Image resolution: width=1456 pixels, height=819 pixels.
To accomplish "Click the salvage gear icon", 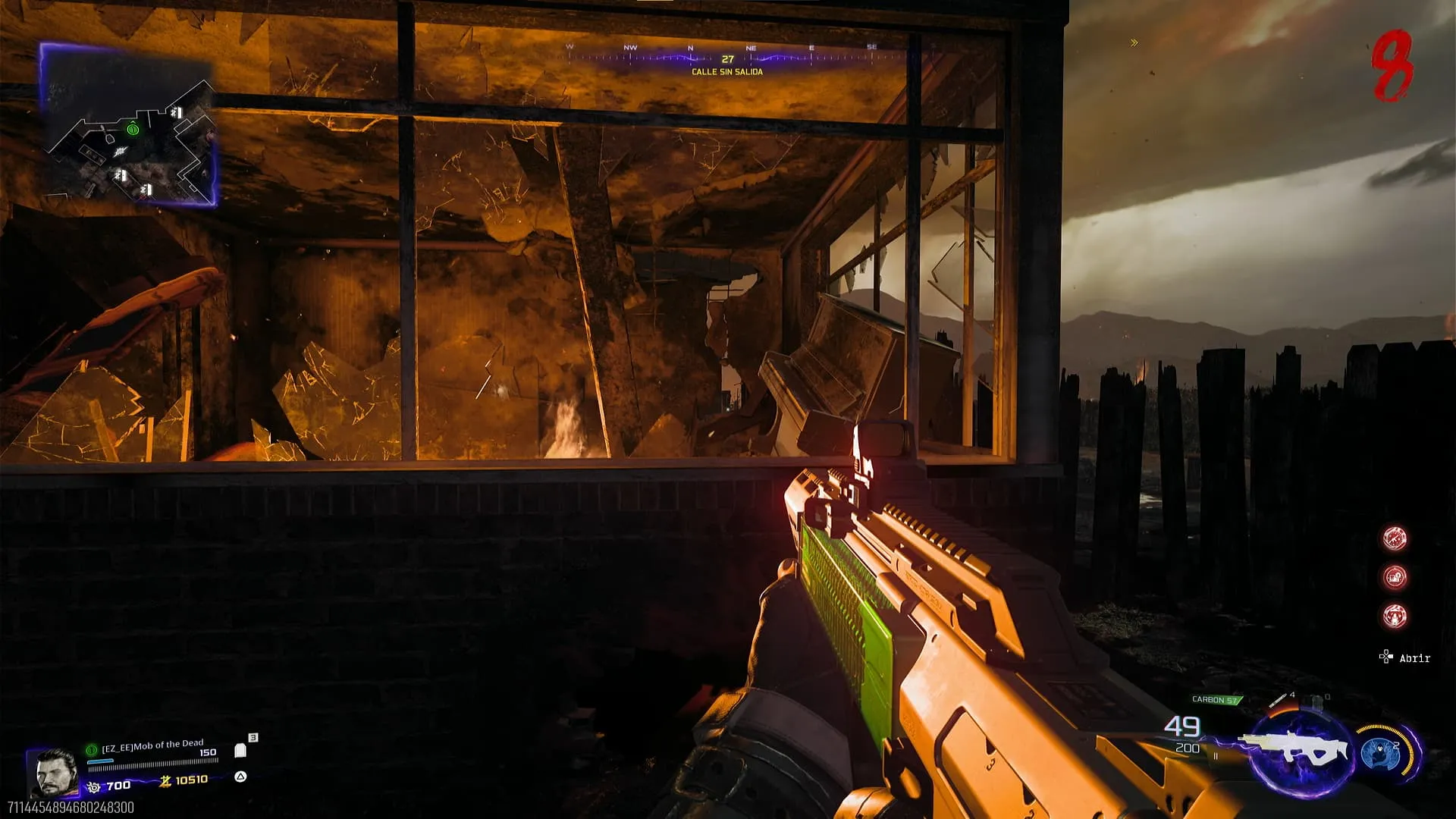I will (94, 787).
